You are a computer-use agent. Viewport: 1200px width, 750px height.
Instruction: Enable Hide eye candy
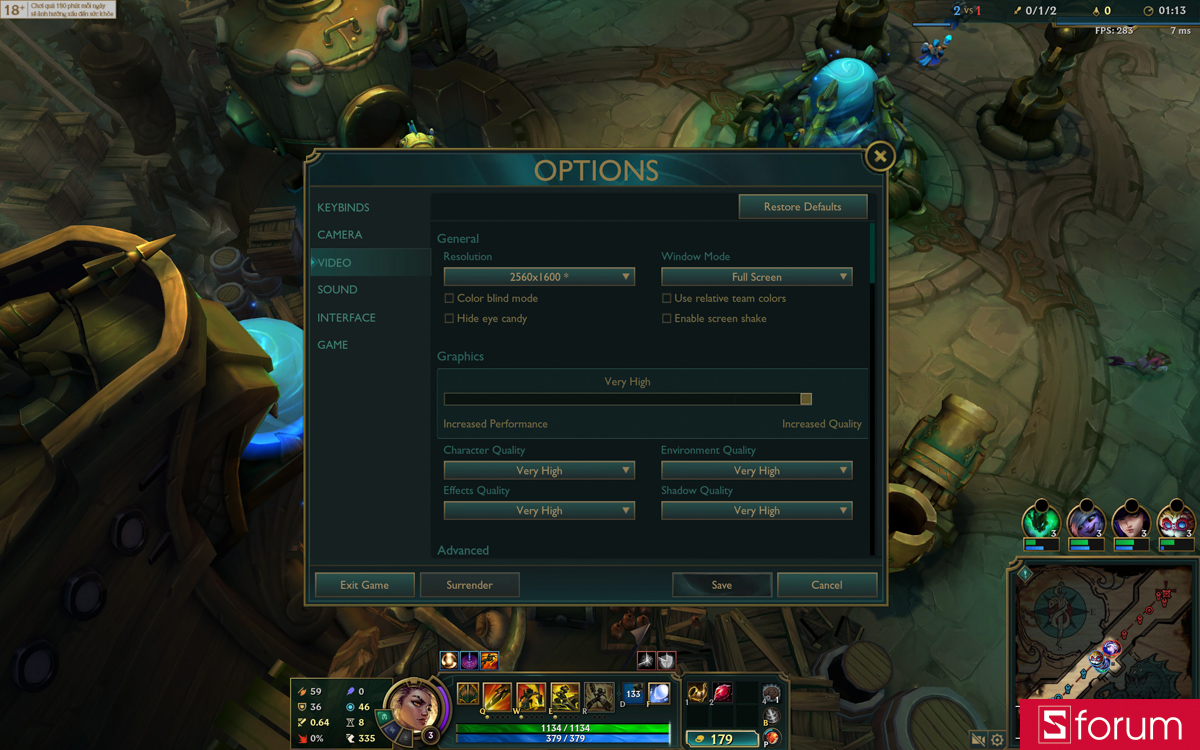(x=449, y=319)
